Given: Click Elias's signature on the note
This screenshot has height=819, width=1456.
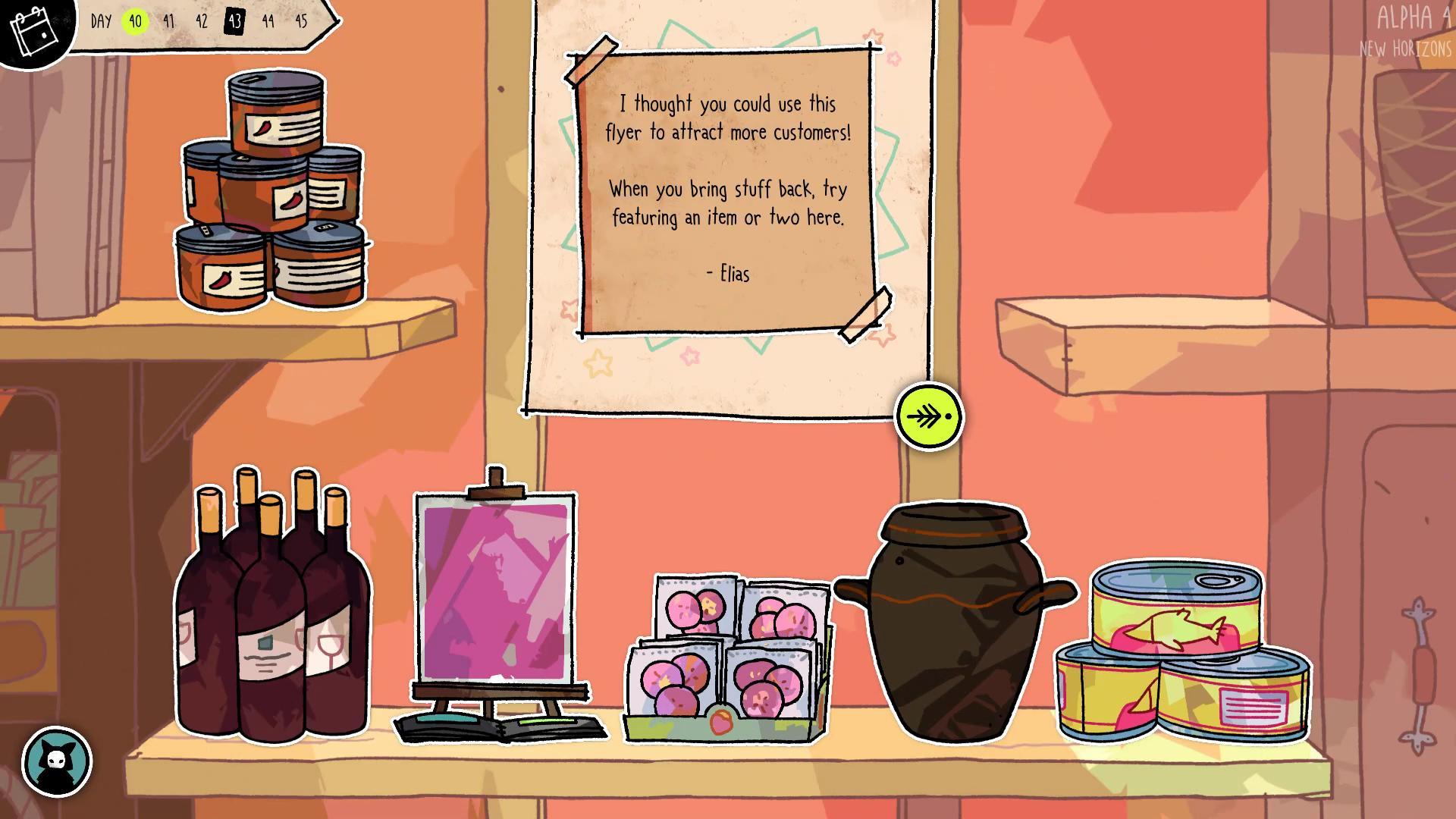Looking at the screenshot, I should 727,275.
